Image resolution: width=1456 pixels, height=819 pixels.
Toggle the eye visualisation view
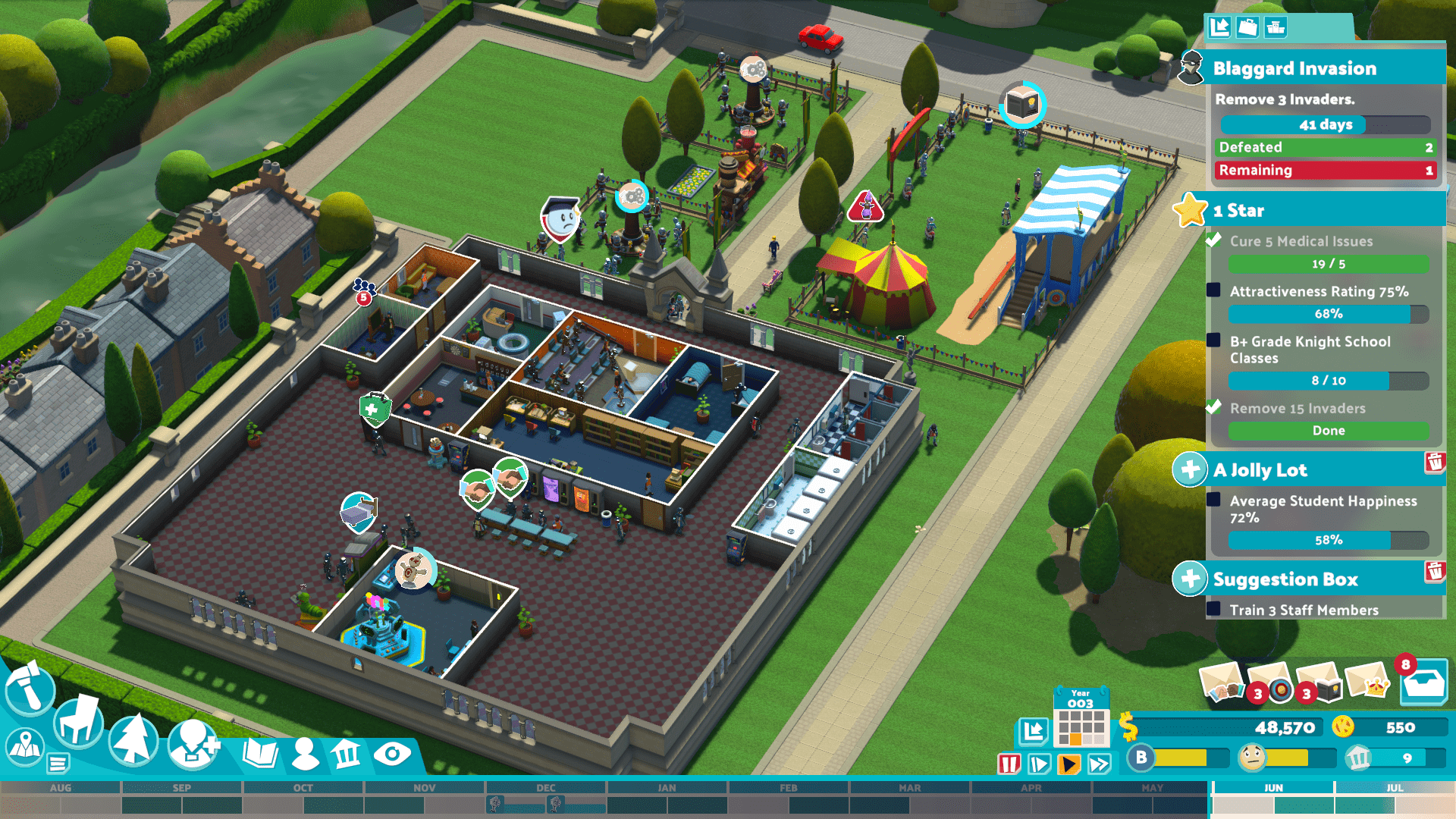tap(392, 754)
